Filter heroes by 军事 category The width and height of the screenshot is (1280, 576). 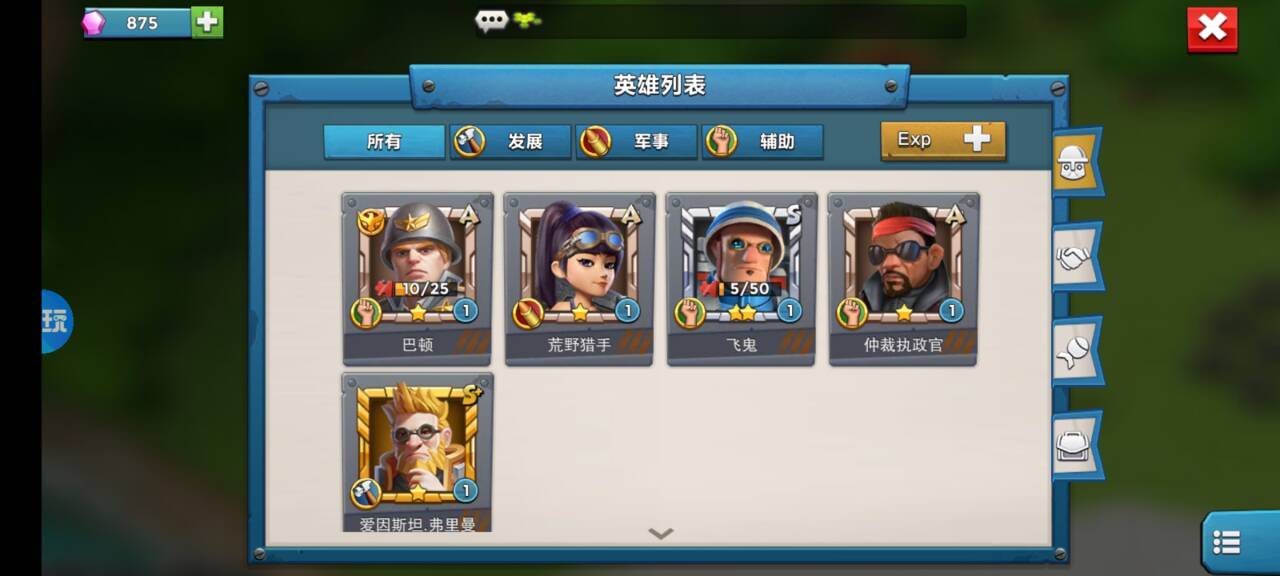tap(637, 142)
